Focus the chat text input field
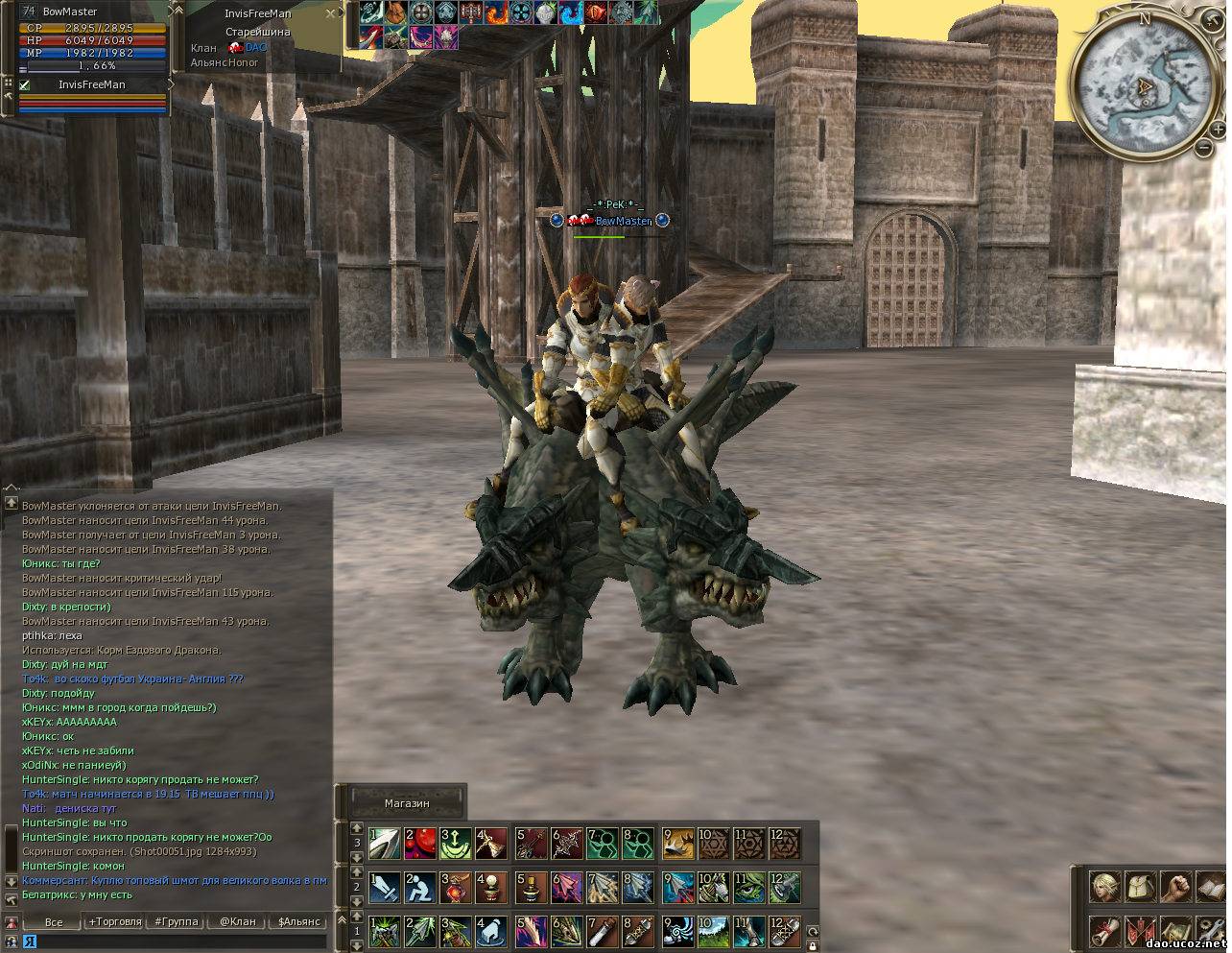The width and height of the screenshot is (1232, 953). tap(173, 941)
